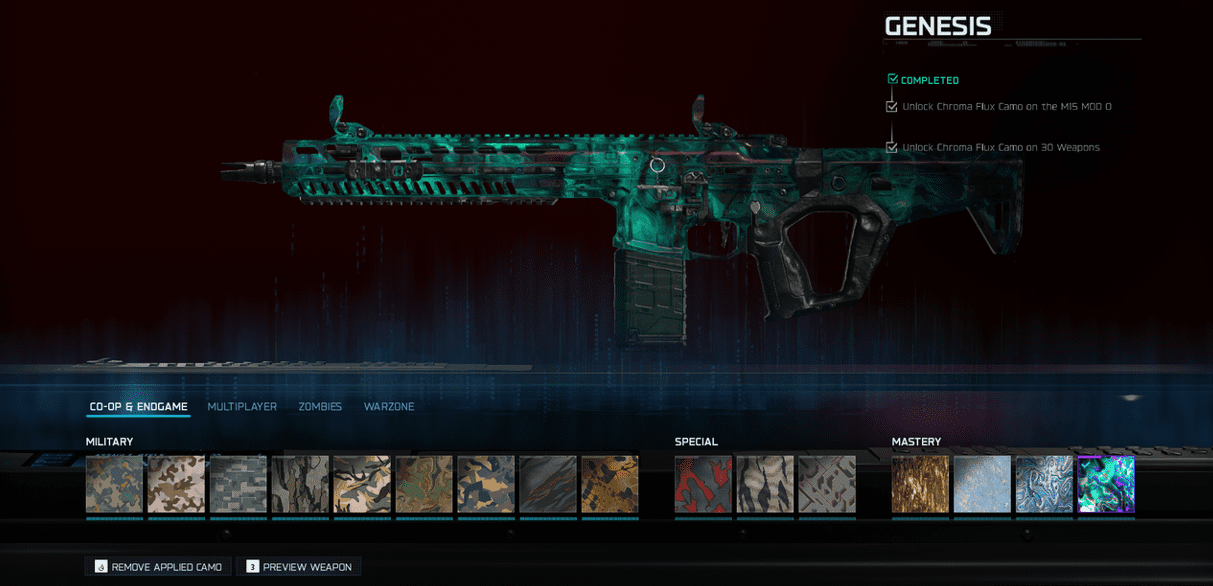1213x586 pixels.
Task: Open the Zombies camo tab
Action: click(x=320, y=407)
